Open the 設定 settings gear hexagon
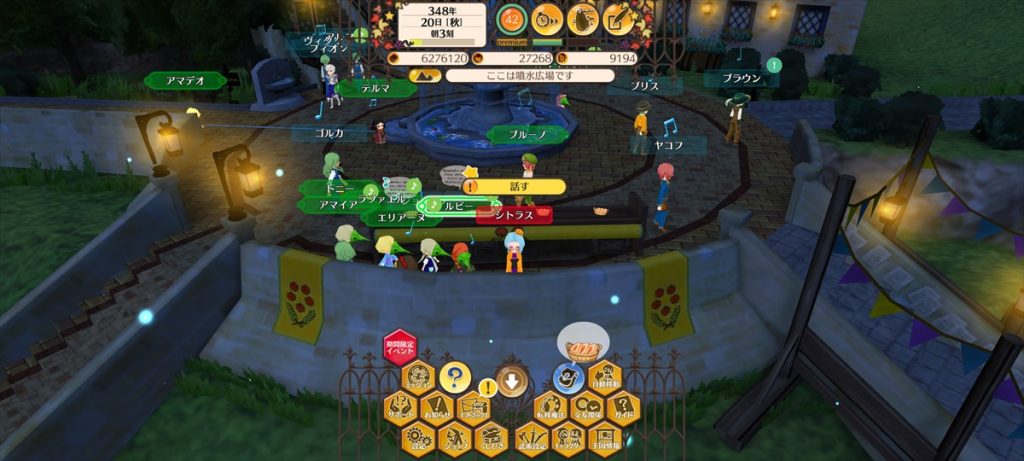Screen dimensions: 1024x461 point(418,437)
